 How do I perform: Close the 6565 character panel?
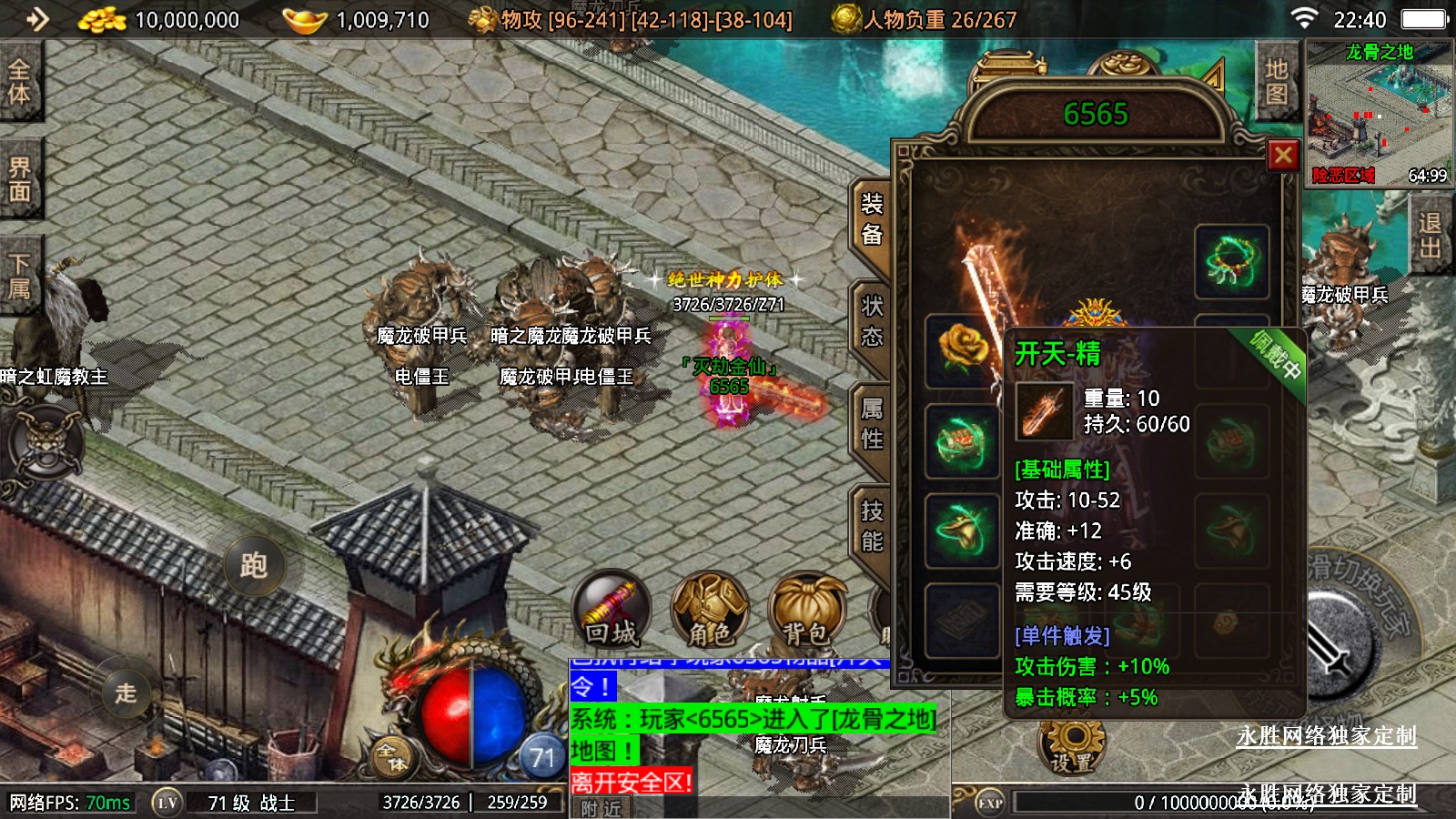pos(1283,156)
